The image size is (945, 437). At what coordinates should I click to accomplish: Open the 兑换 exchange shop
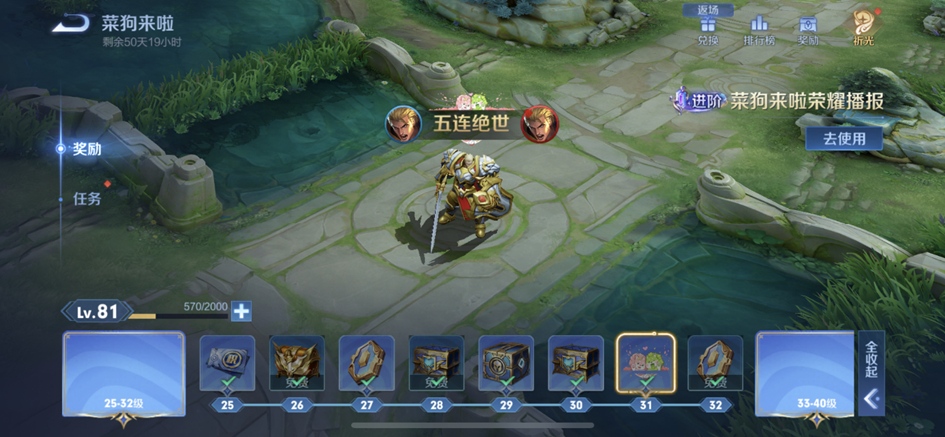click(708, 29)
